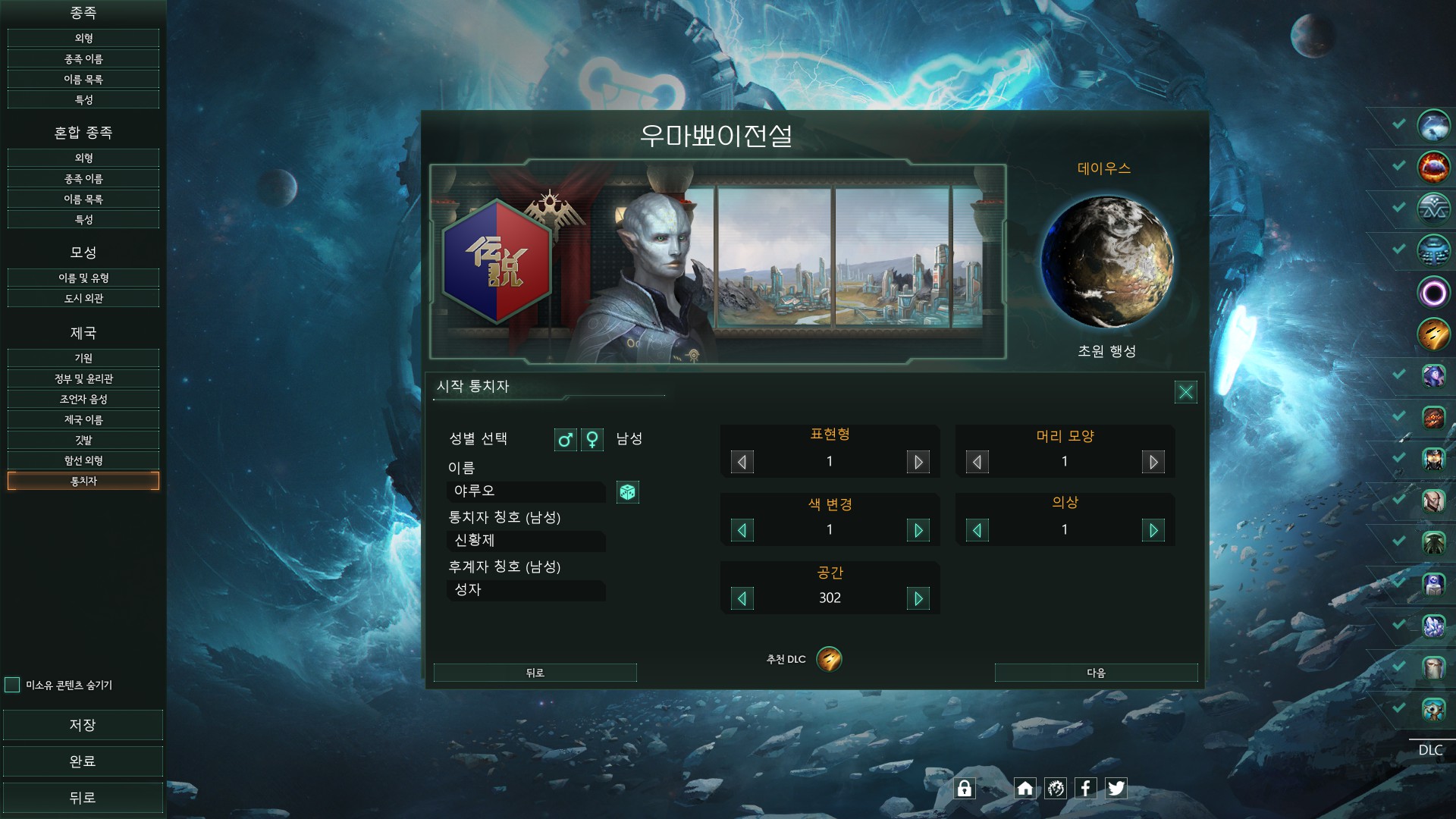Select the female gender symbol
1456x819 pixels.
(592, 440)
